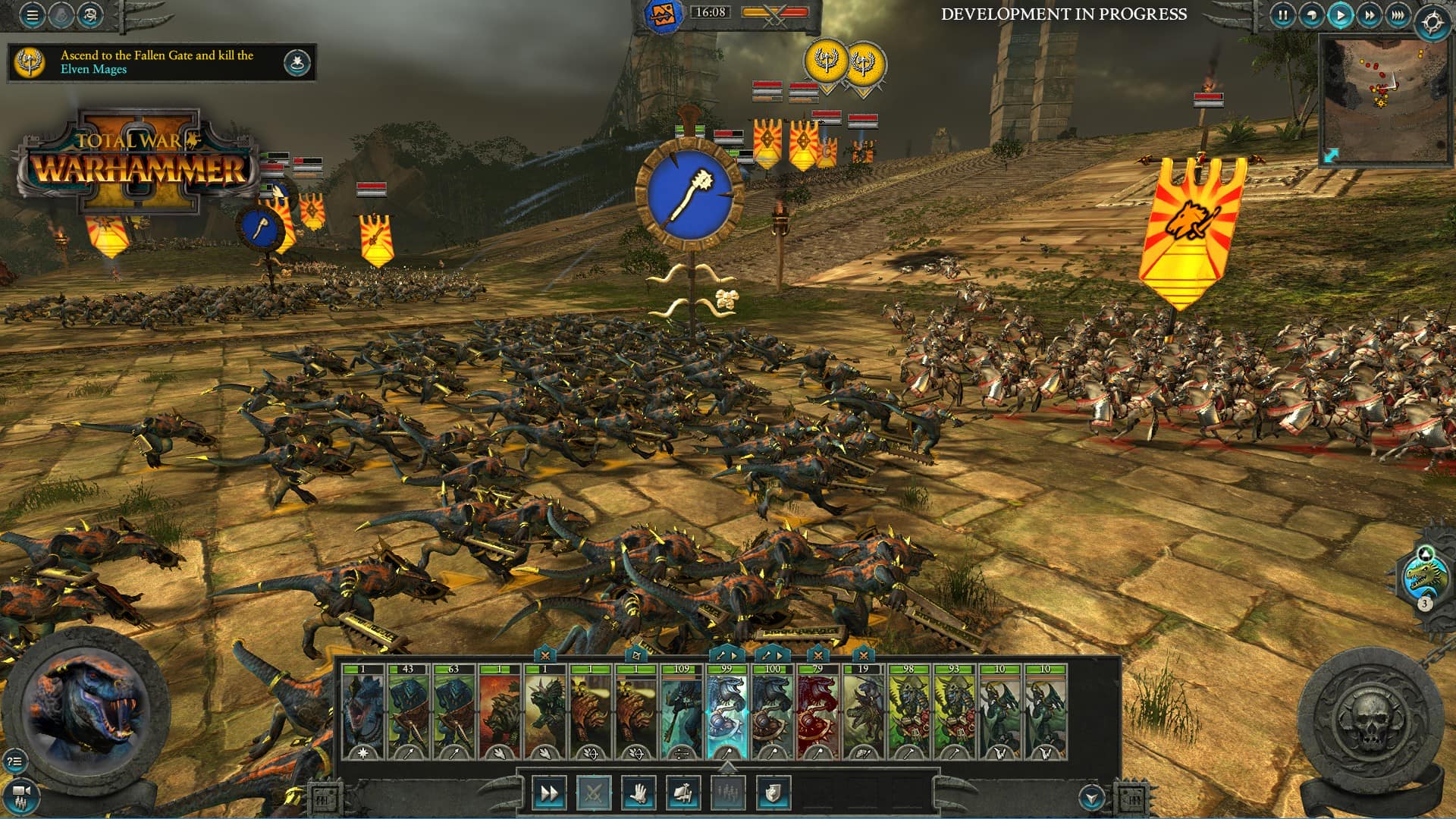Expand the arrow below the unit cards
Screen dimensions: 1456x819
tap(730, 768)
